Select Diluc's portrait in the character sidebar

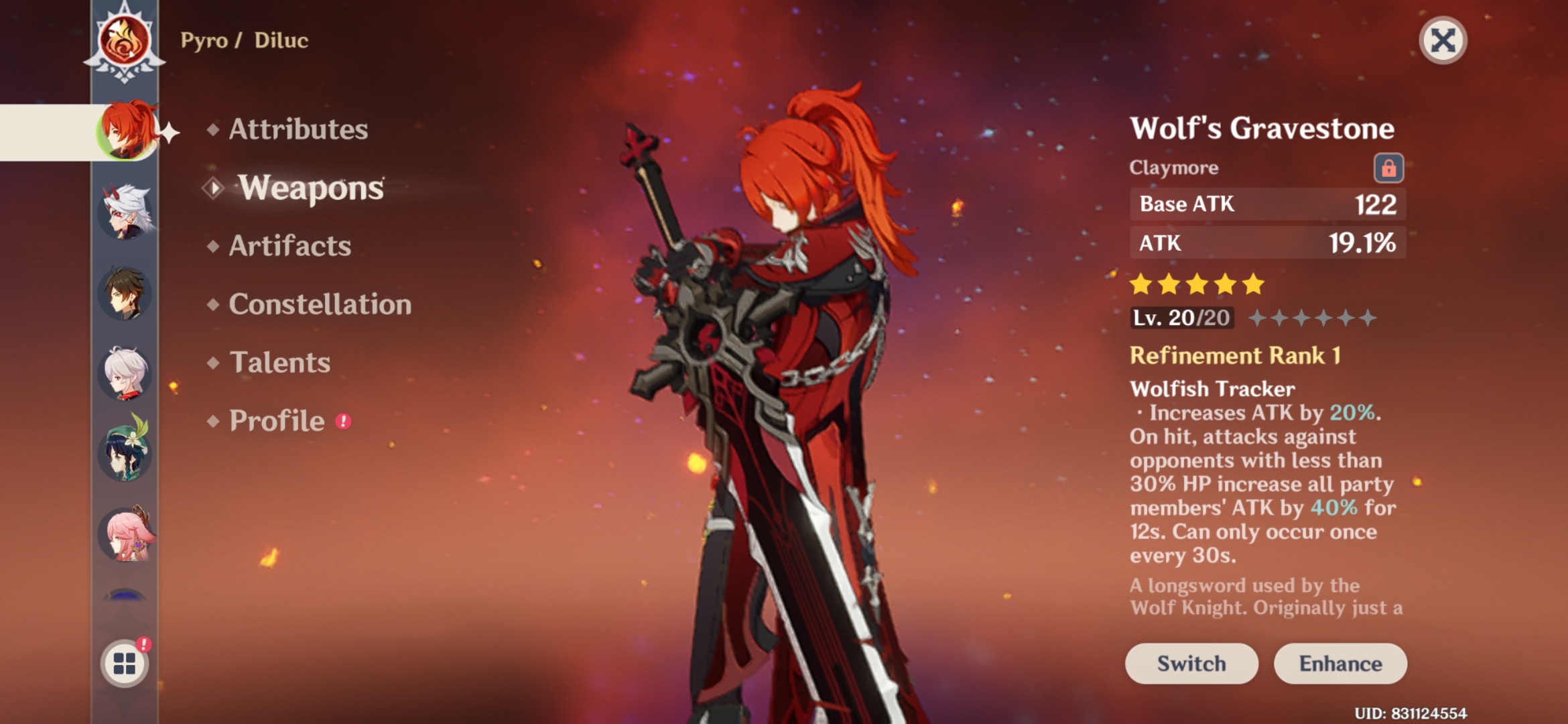(127, 132)
